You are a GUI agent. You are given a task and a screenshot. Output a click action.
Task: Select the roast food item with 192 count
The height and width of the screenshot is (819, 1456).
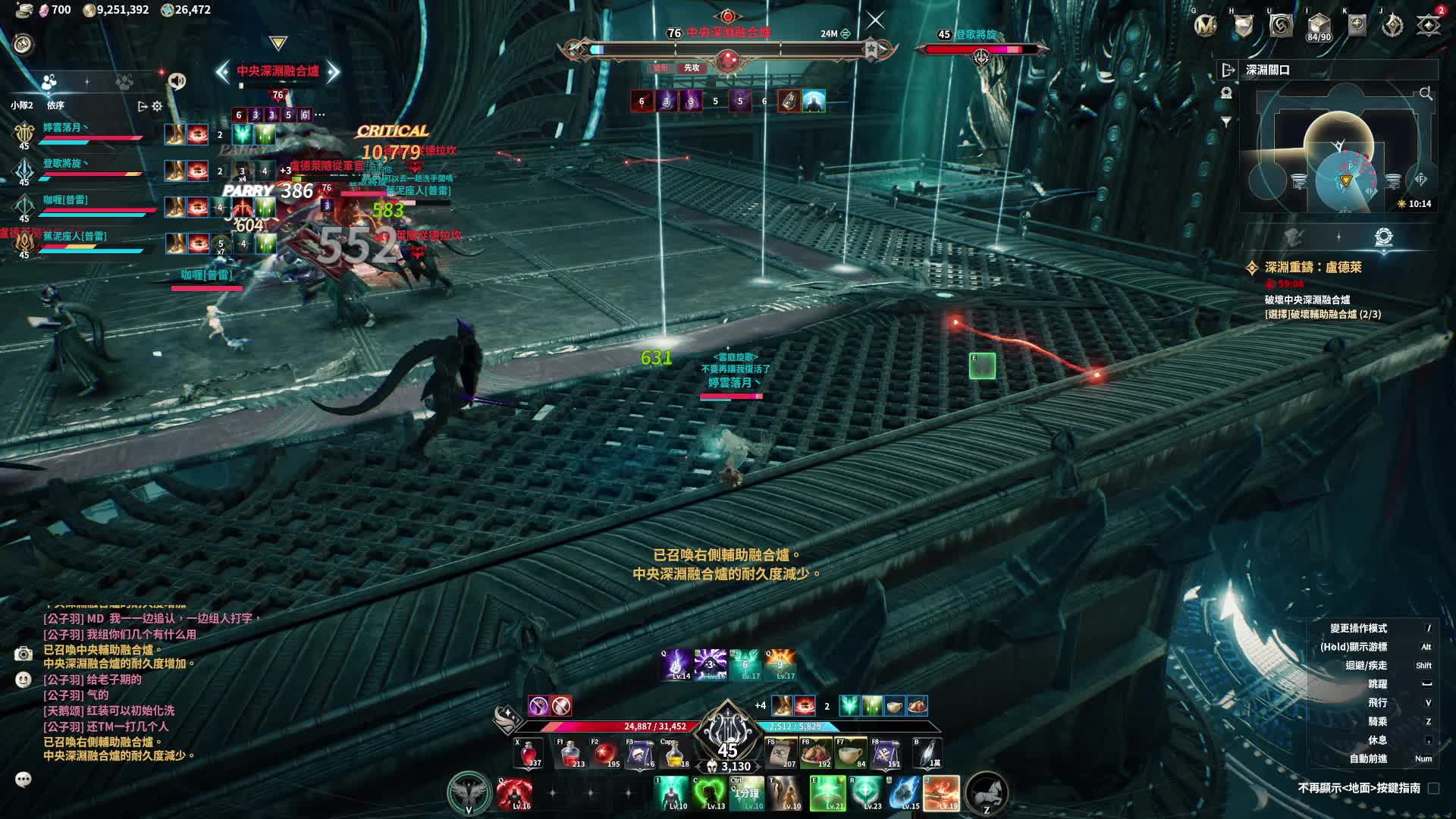coord(815,753)
